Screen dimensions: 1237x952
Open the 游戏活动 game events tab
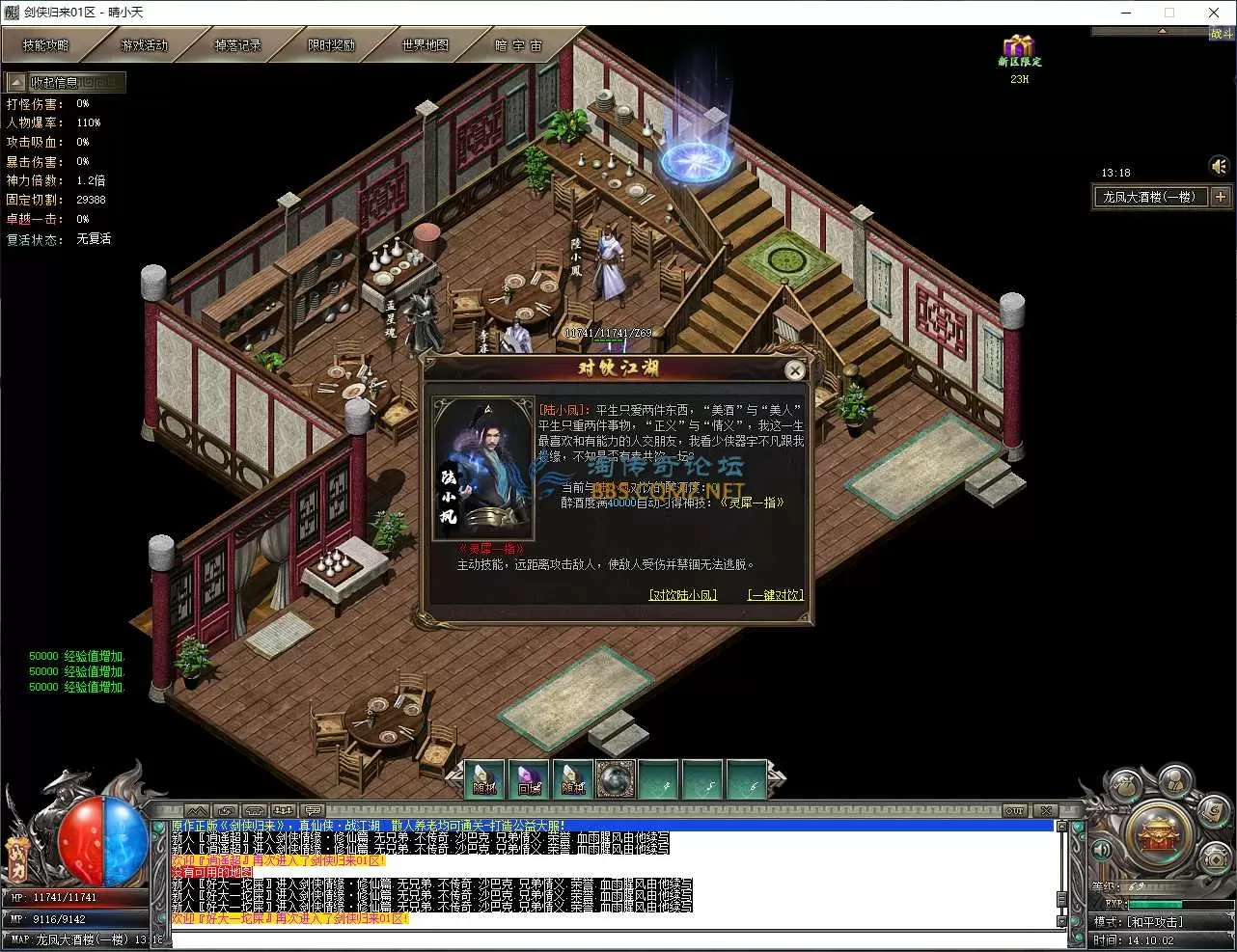coord(144,45)
